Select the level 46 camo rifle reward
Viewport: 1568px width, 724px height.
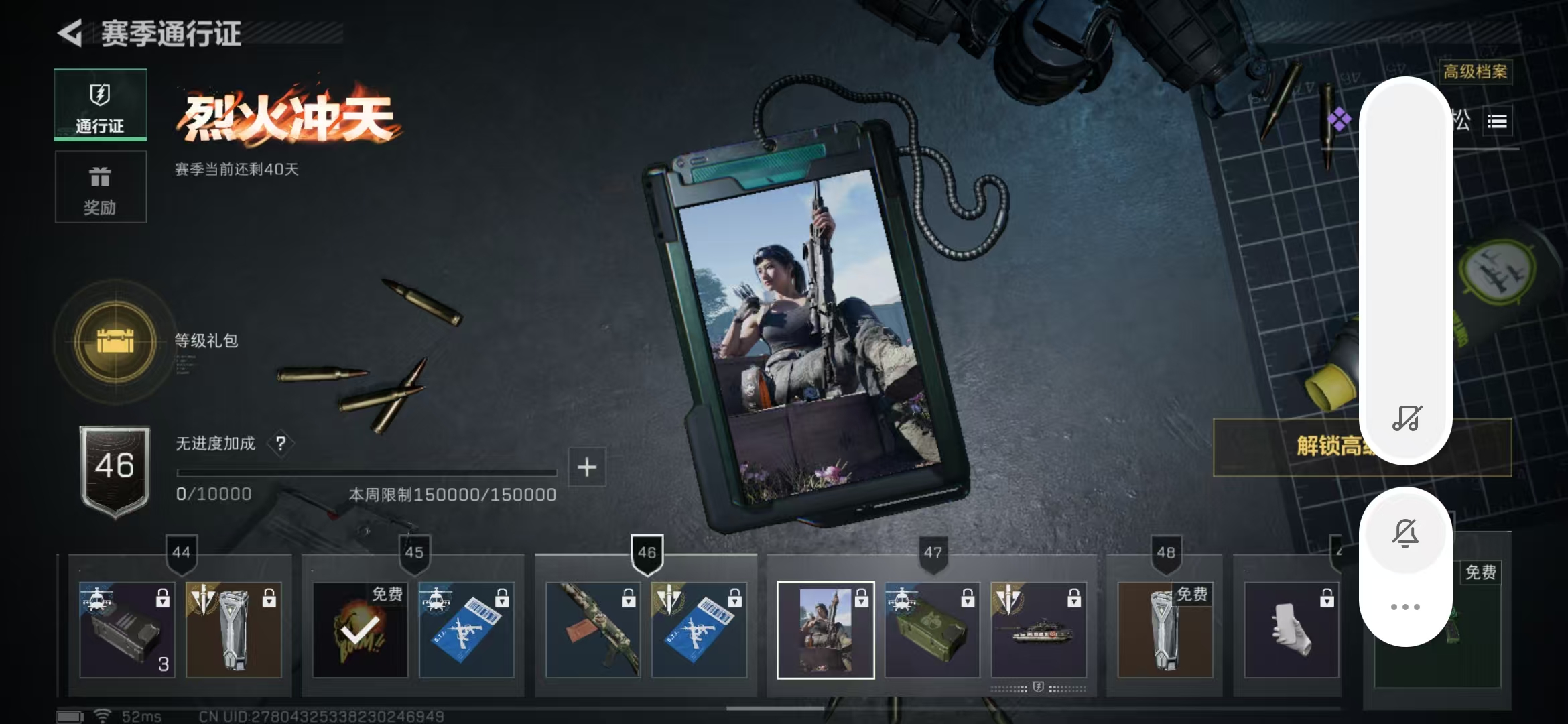tap(592, 629)
